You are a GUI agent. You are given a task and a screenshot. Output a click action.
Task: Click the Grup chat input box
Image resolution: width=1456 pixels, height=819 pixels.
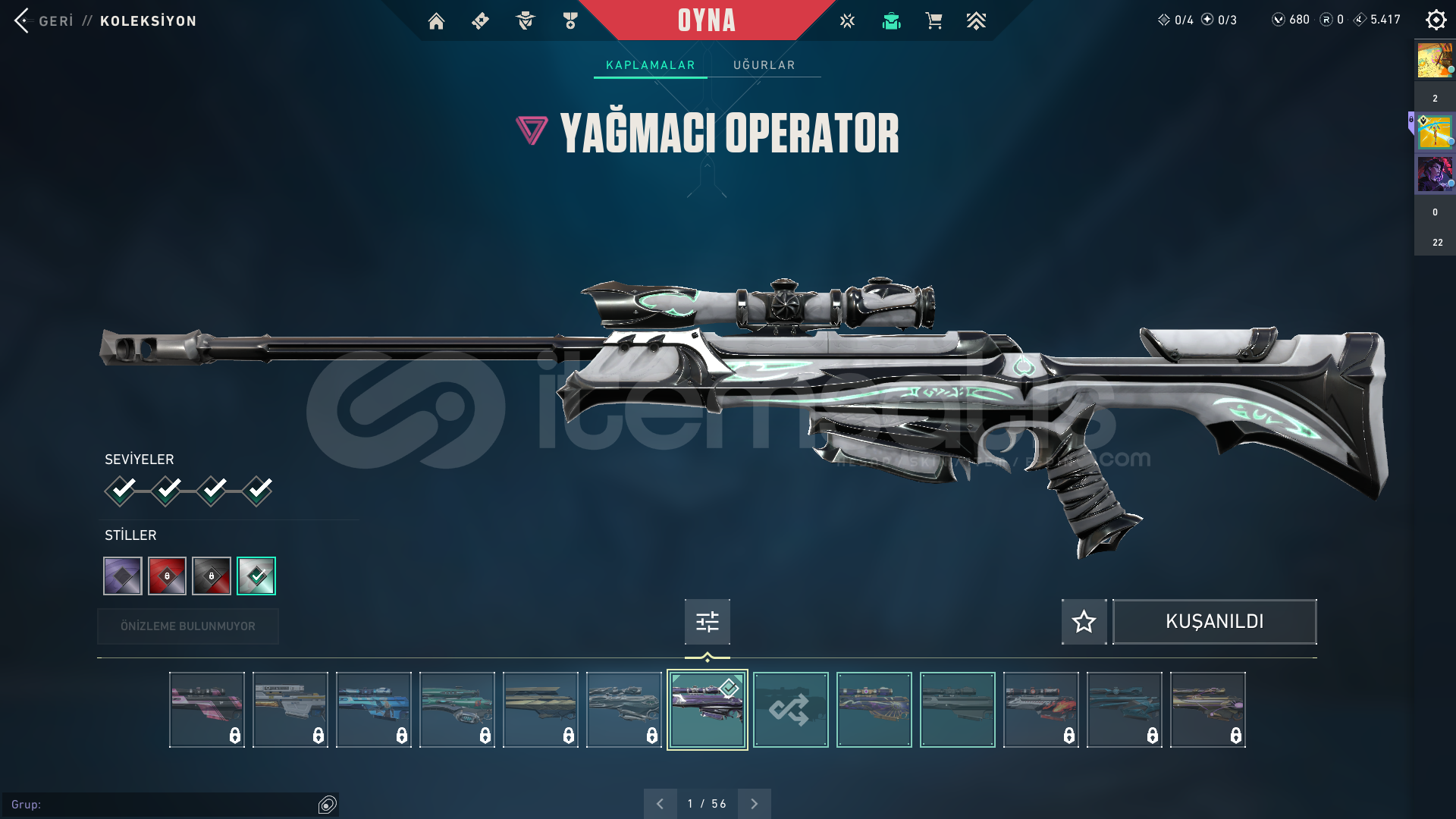pyautogui.click(x=163, y=805)
